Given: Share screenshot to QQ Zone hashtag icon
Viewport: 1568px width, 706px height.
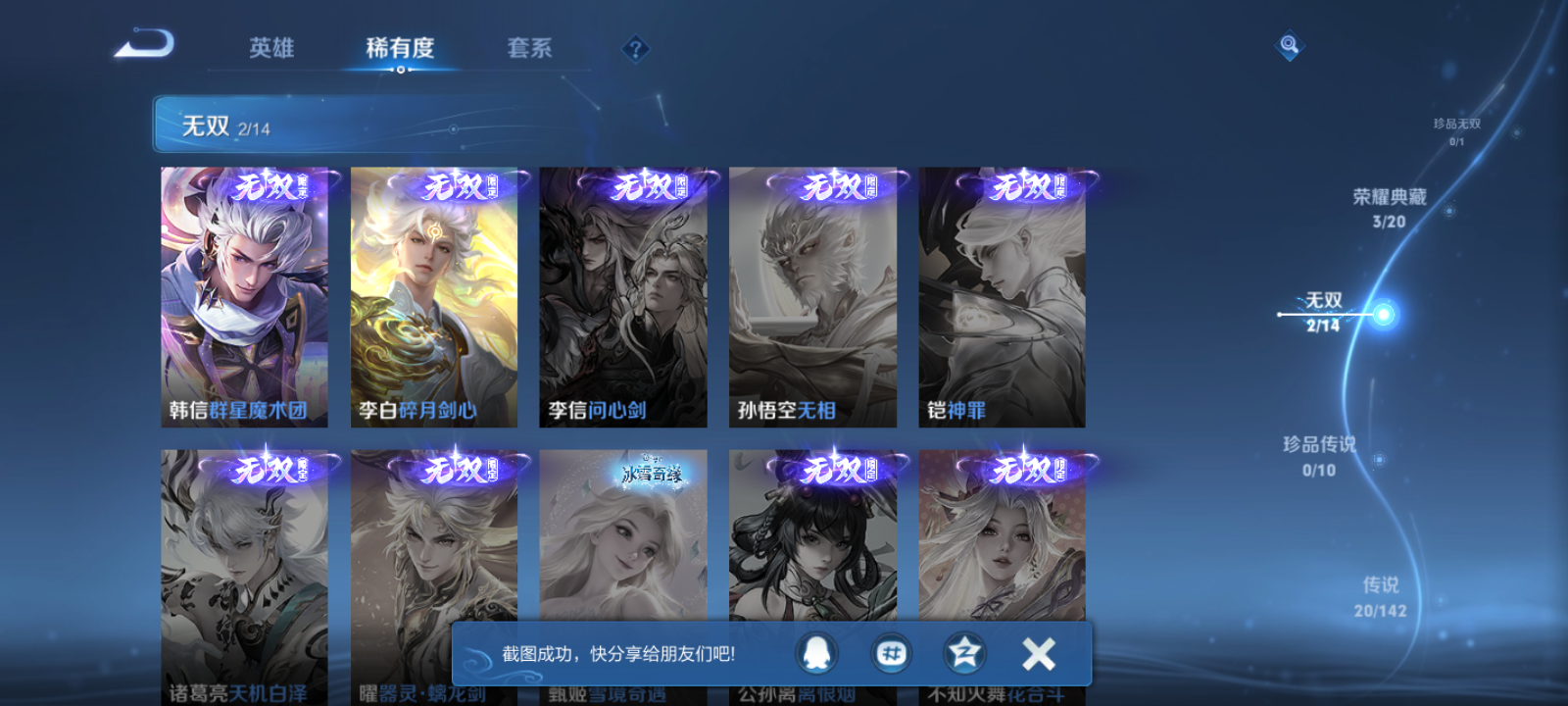Looking at the screenshot, I should coord(892,652).
